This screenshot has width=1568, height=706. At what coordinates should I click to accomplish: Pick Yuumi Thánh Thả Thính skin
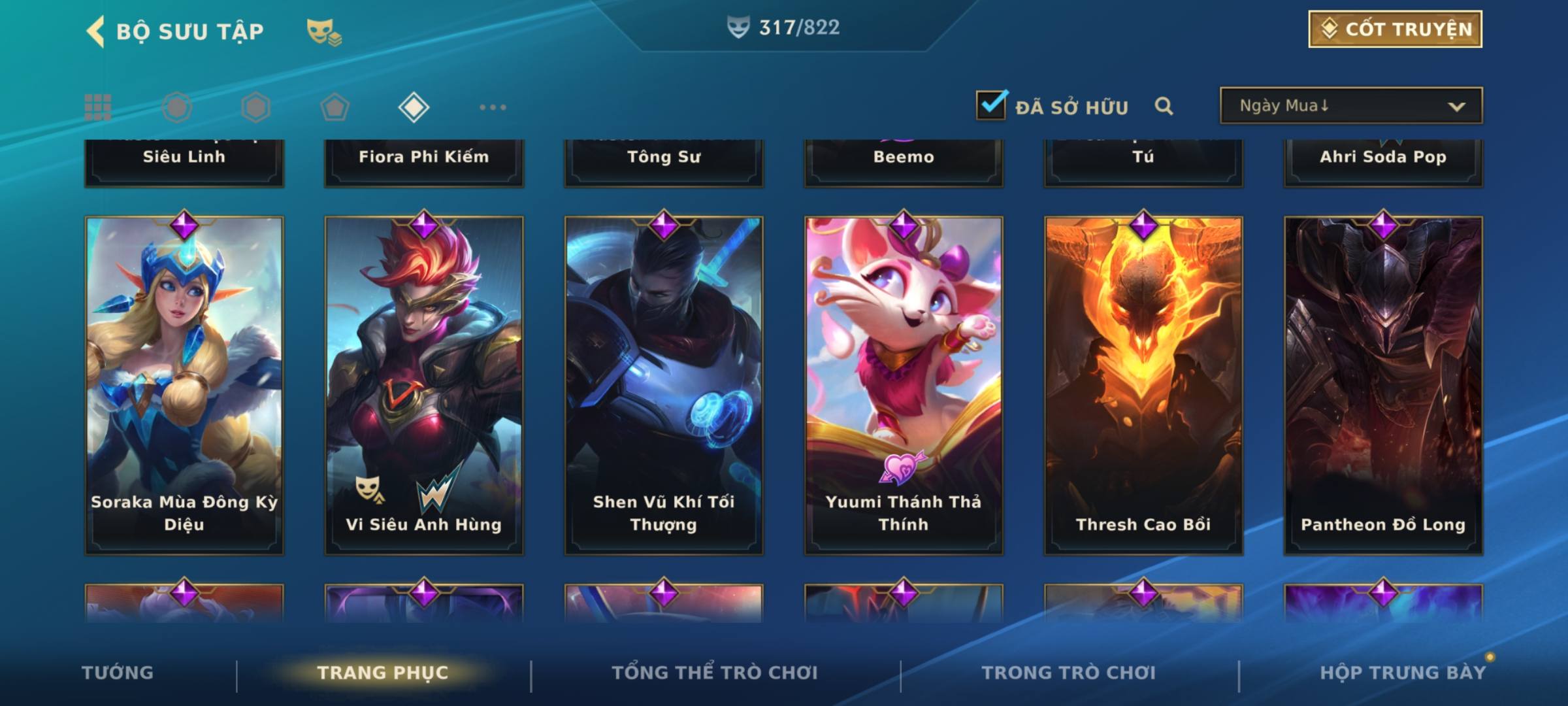[904, 386]
